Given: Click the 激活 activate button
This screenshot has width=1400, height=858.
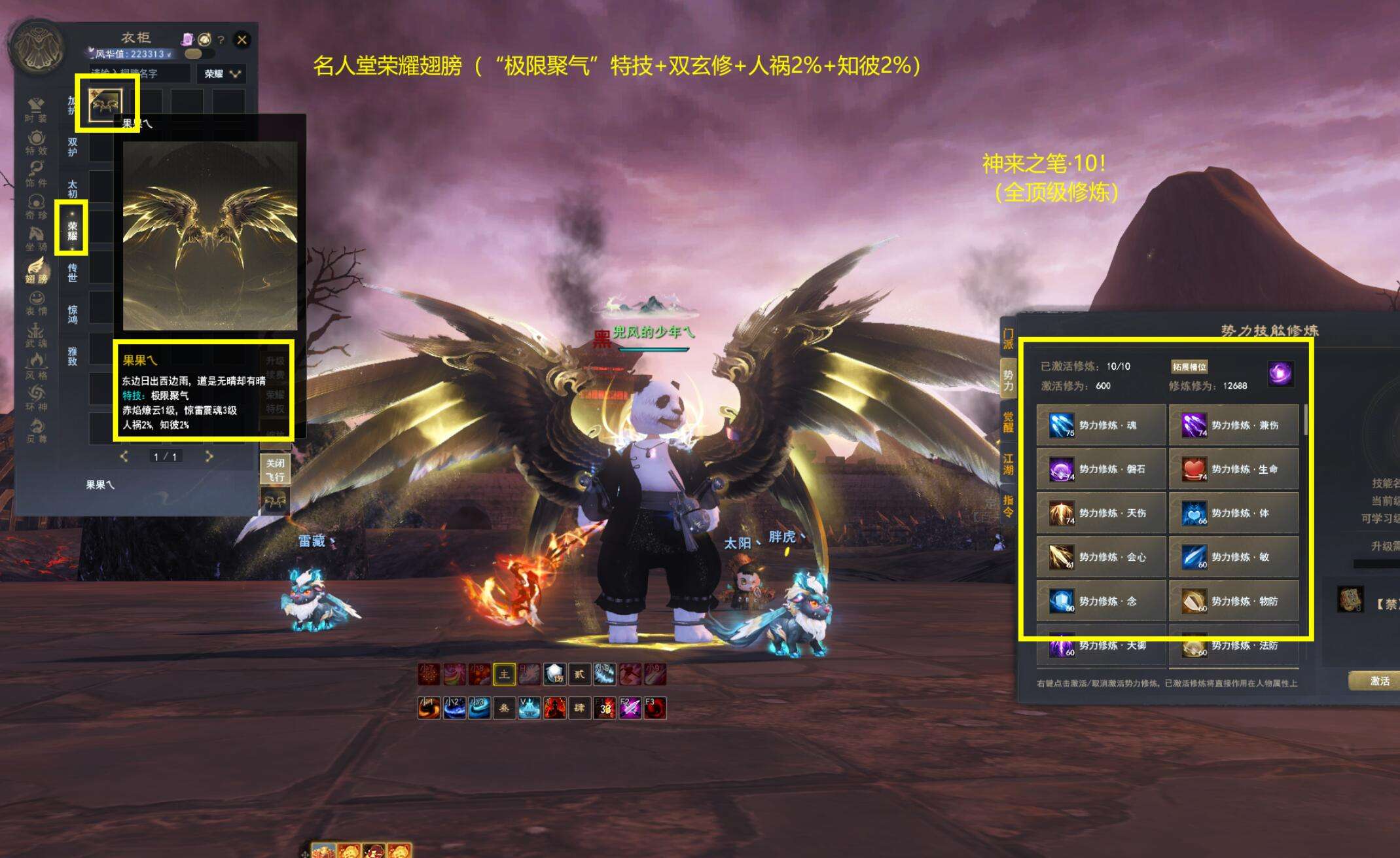Looking at the screenshot, I should (1379, 681).
